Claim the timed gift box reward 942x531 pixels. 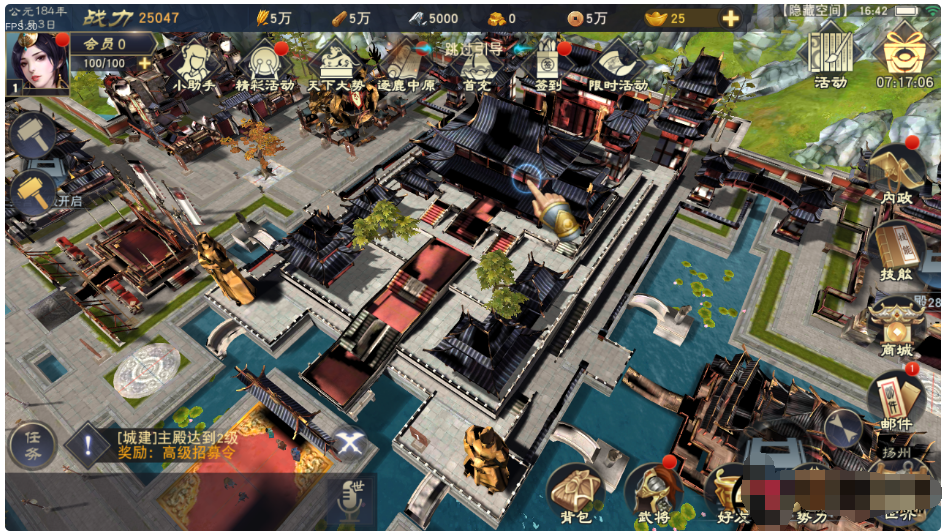click(903, 55)
